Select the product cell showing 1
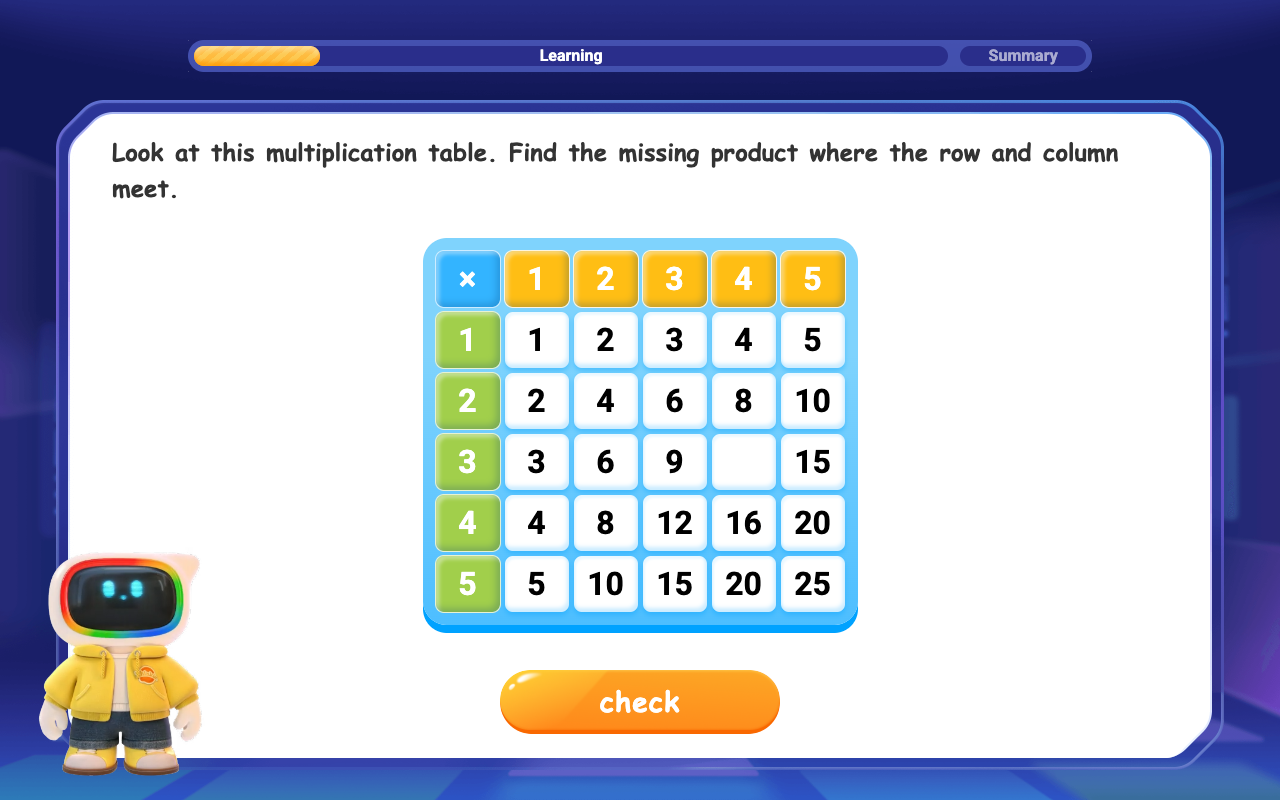Image resolution: width=1280 pixels, height=800 pixels. (x=536, y=340)
